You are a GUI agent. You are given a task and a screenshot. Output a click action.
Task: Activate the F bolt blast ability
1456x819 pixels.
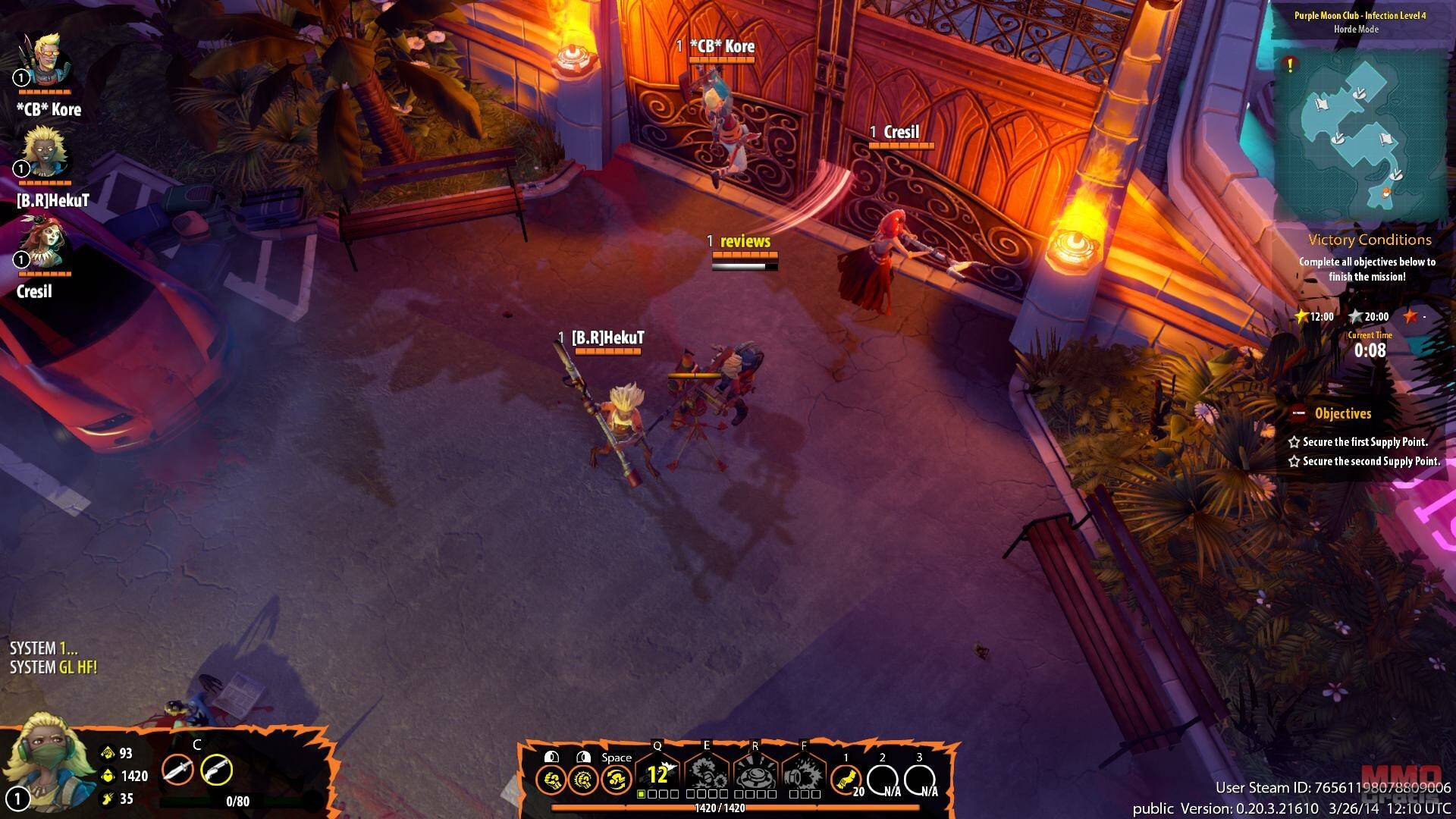pos(804,774)
